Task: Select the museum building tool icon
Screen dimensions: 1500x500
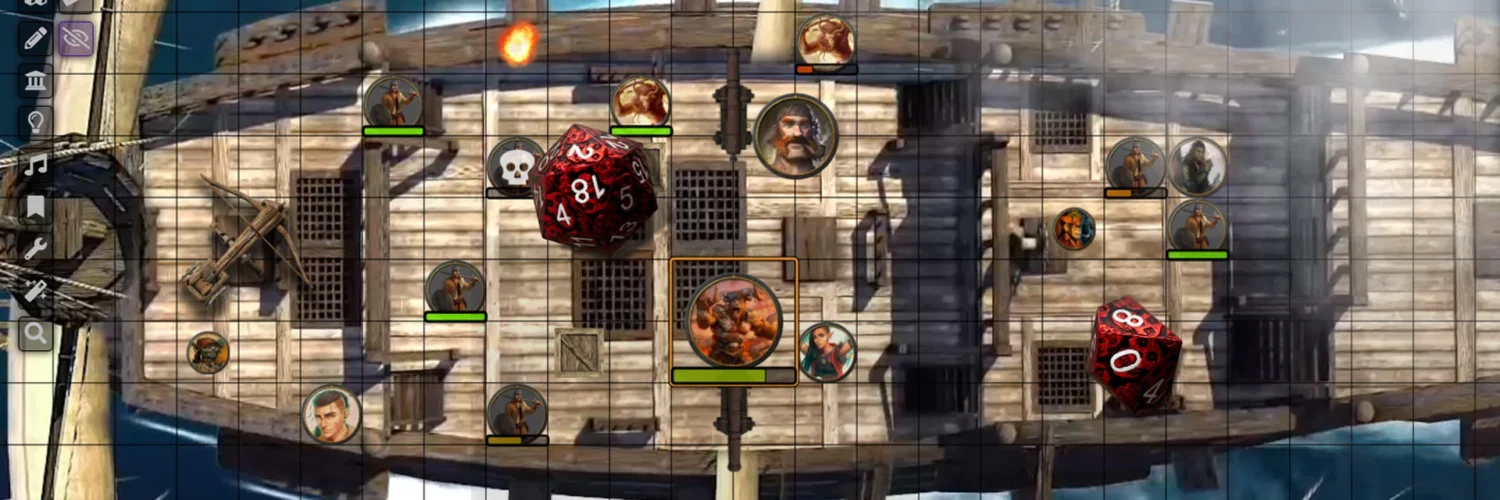Action: pos(36,81)
